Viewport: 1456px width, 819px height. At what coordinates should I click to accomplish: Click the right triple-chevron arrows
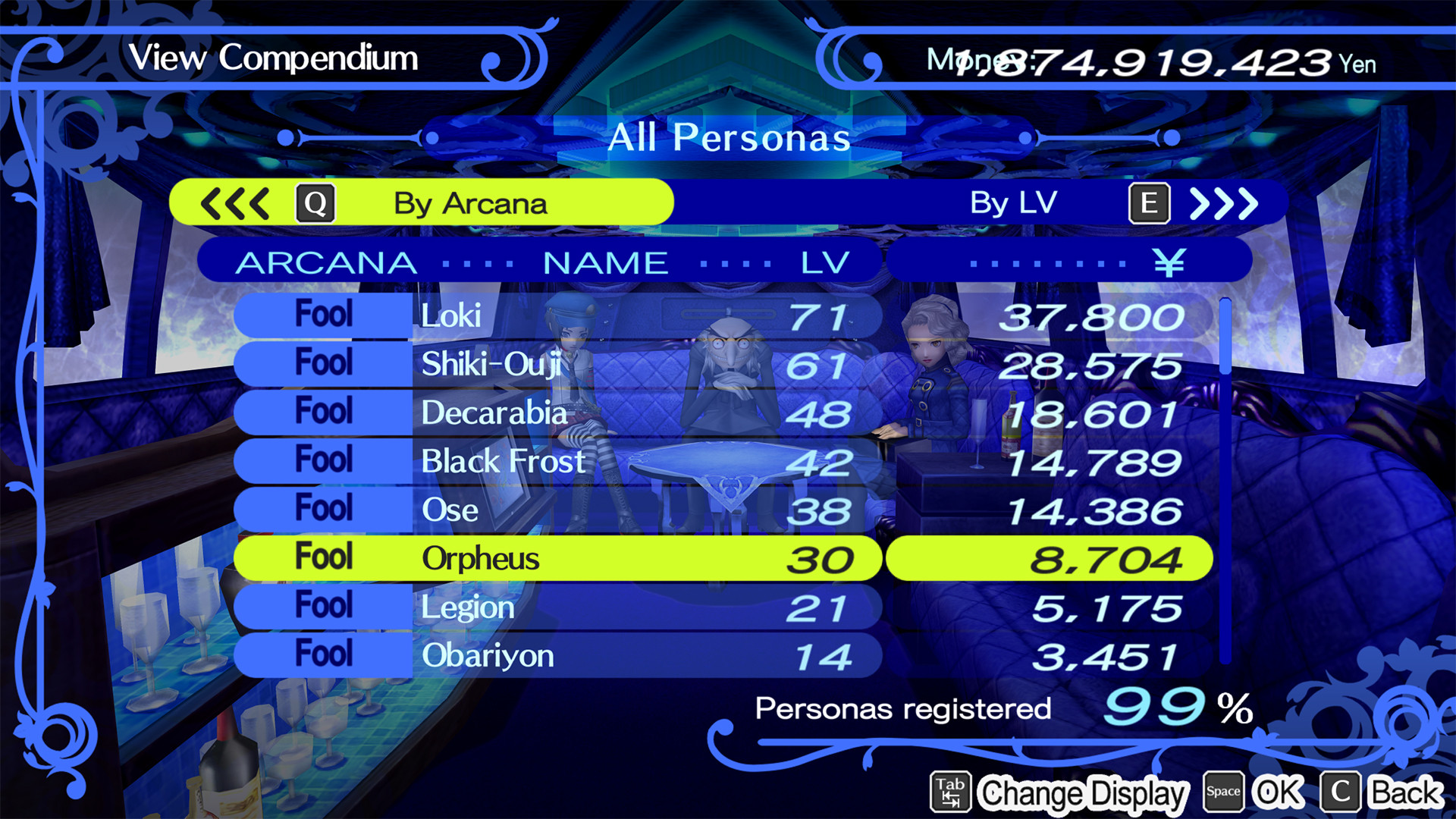(x=1225, y=202)
